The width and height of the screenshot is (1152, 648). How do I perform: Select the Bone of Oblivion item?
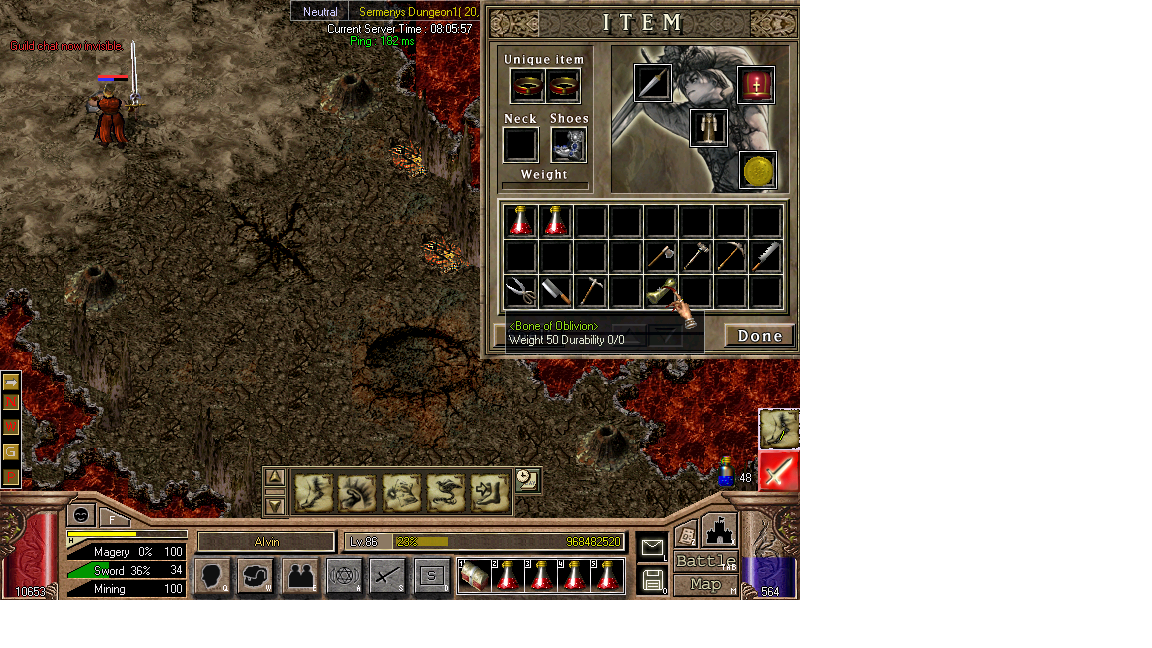pyautogui.click(x=659, y=292)
